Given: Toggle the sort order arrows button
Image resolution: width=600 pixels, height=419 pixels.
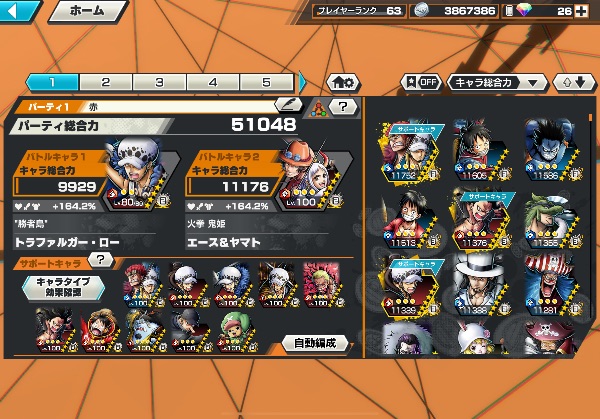Looking at the screenshot, I should coord(572,82).
